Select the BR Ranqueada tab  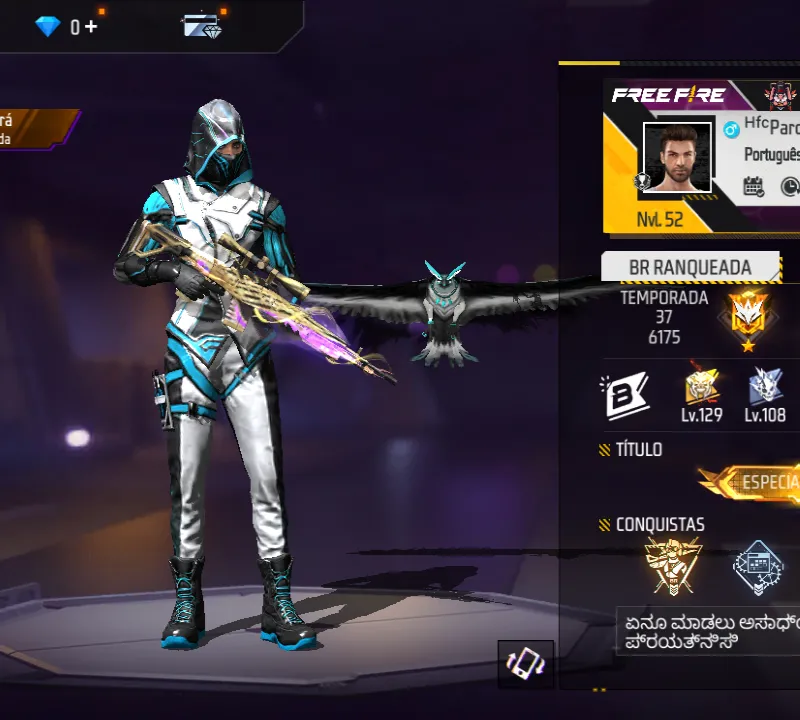coord(690,268)
